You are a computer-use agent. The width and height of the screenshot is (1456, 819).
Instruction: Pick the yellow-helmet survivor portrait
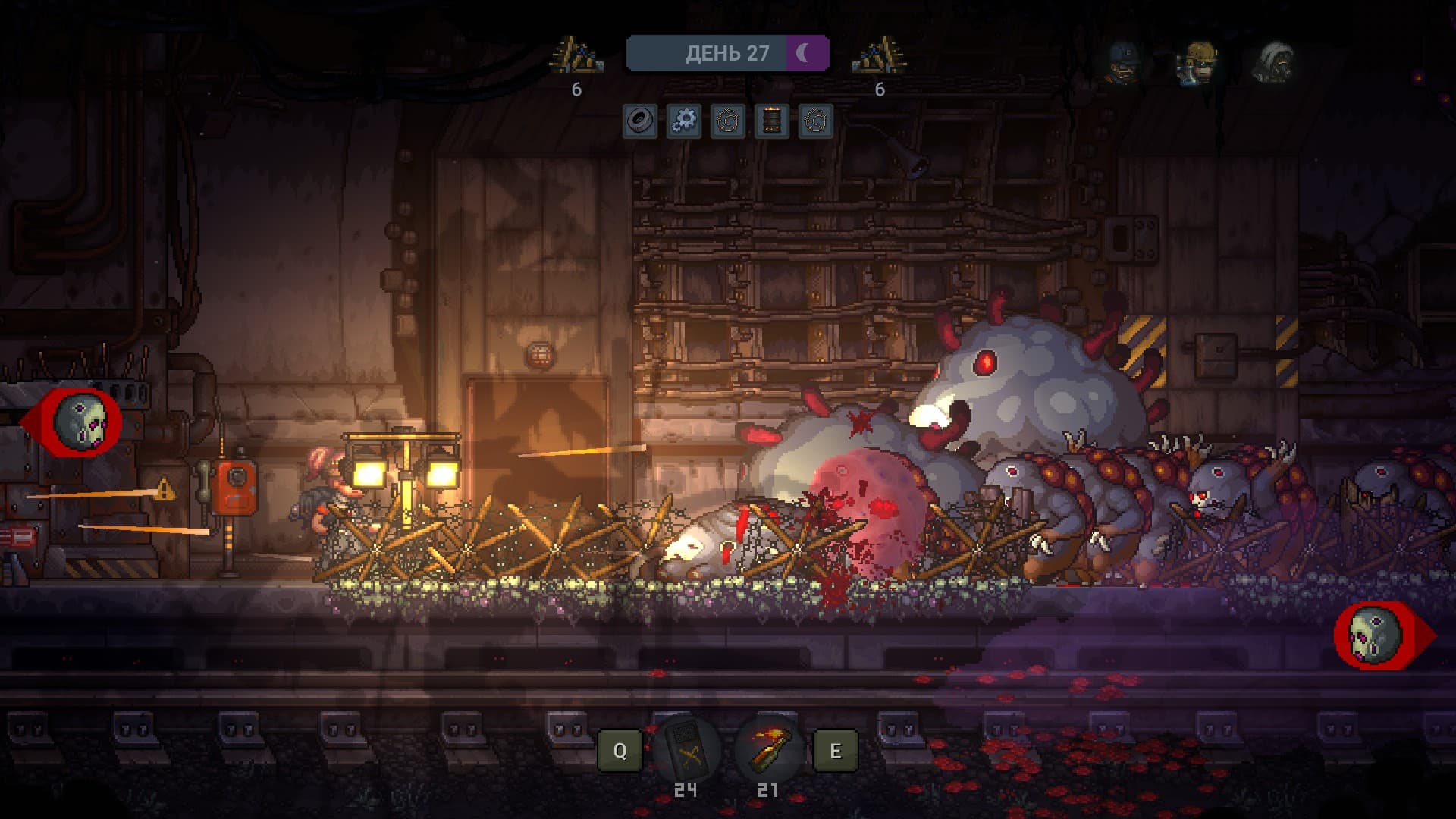pos(1197,61)
